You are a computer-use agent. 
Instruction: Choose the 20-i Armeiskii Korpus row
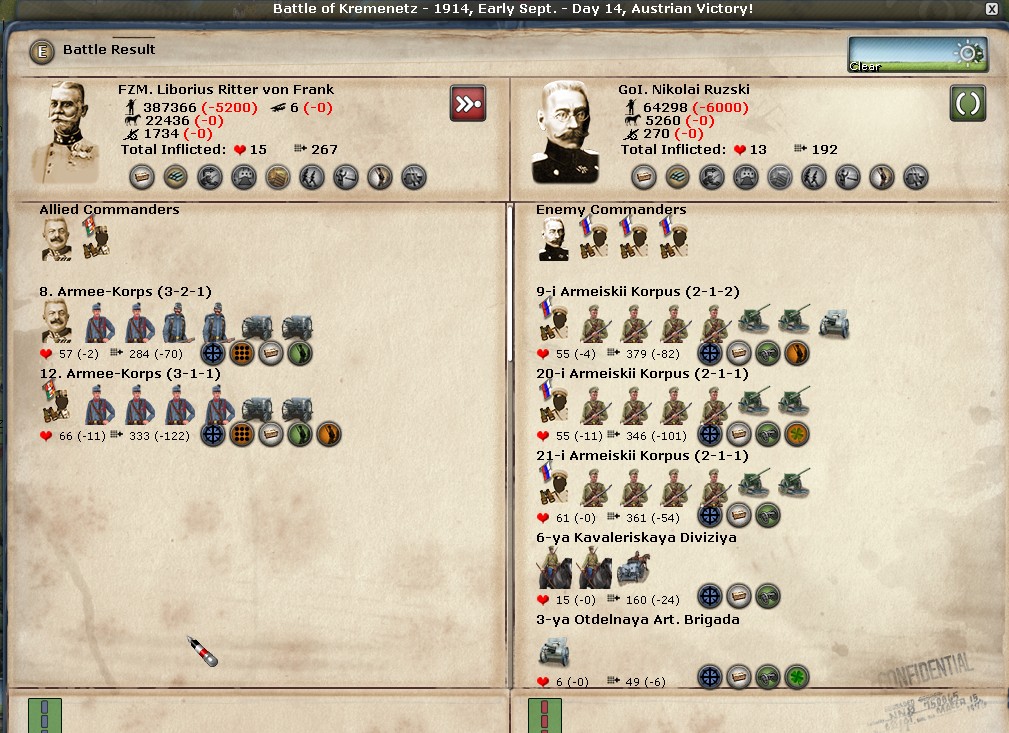click(641, 374)
